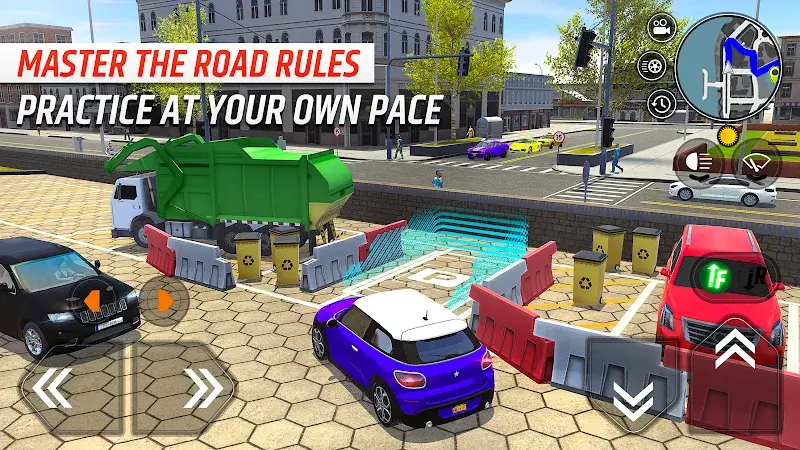Tap the rewind clock icon
Image resolution: width=800 pixels, height=450 pixels.
(661, 103)
